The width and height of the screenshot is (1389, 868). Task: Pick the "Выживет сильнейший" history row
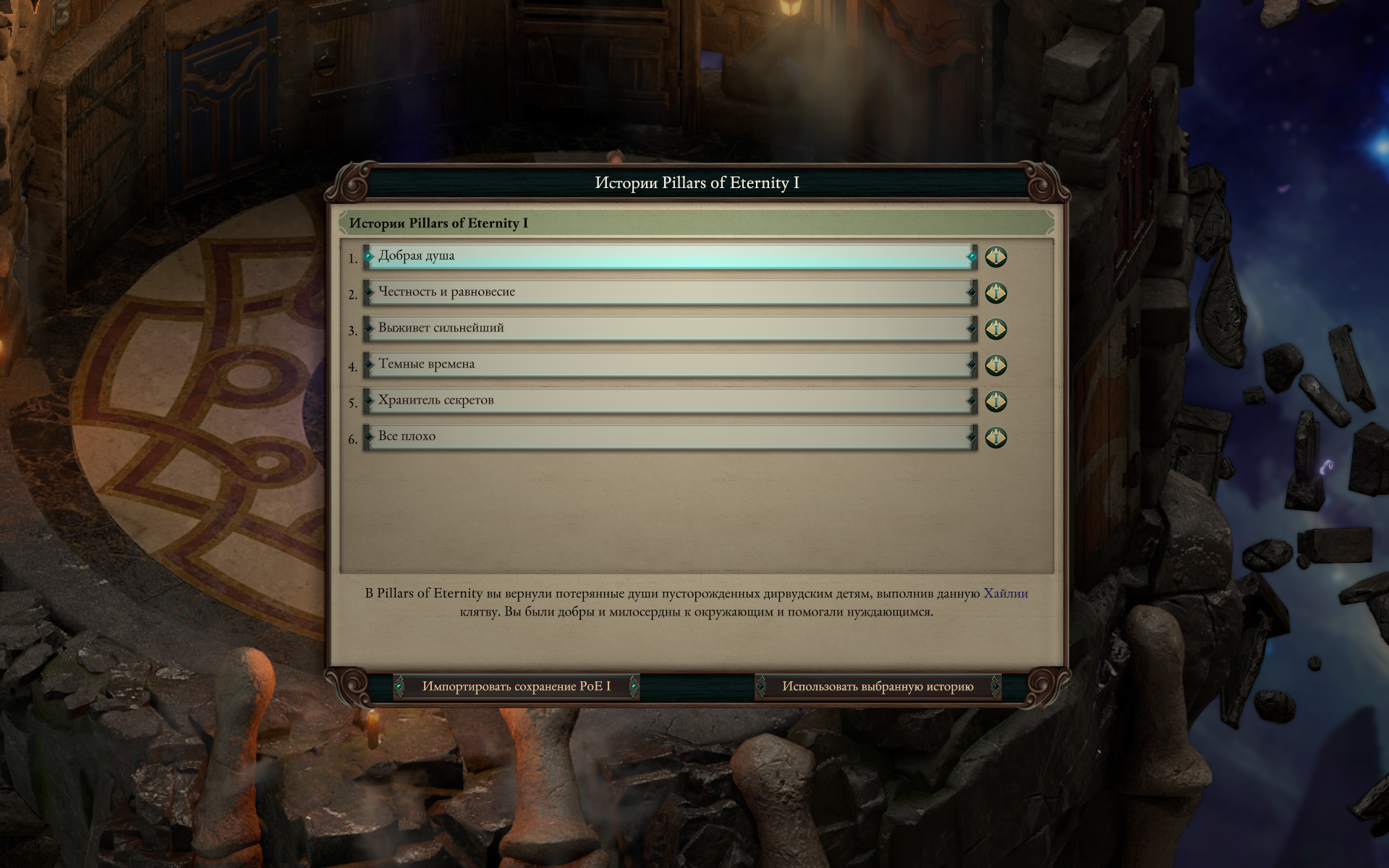pos(669,329)
